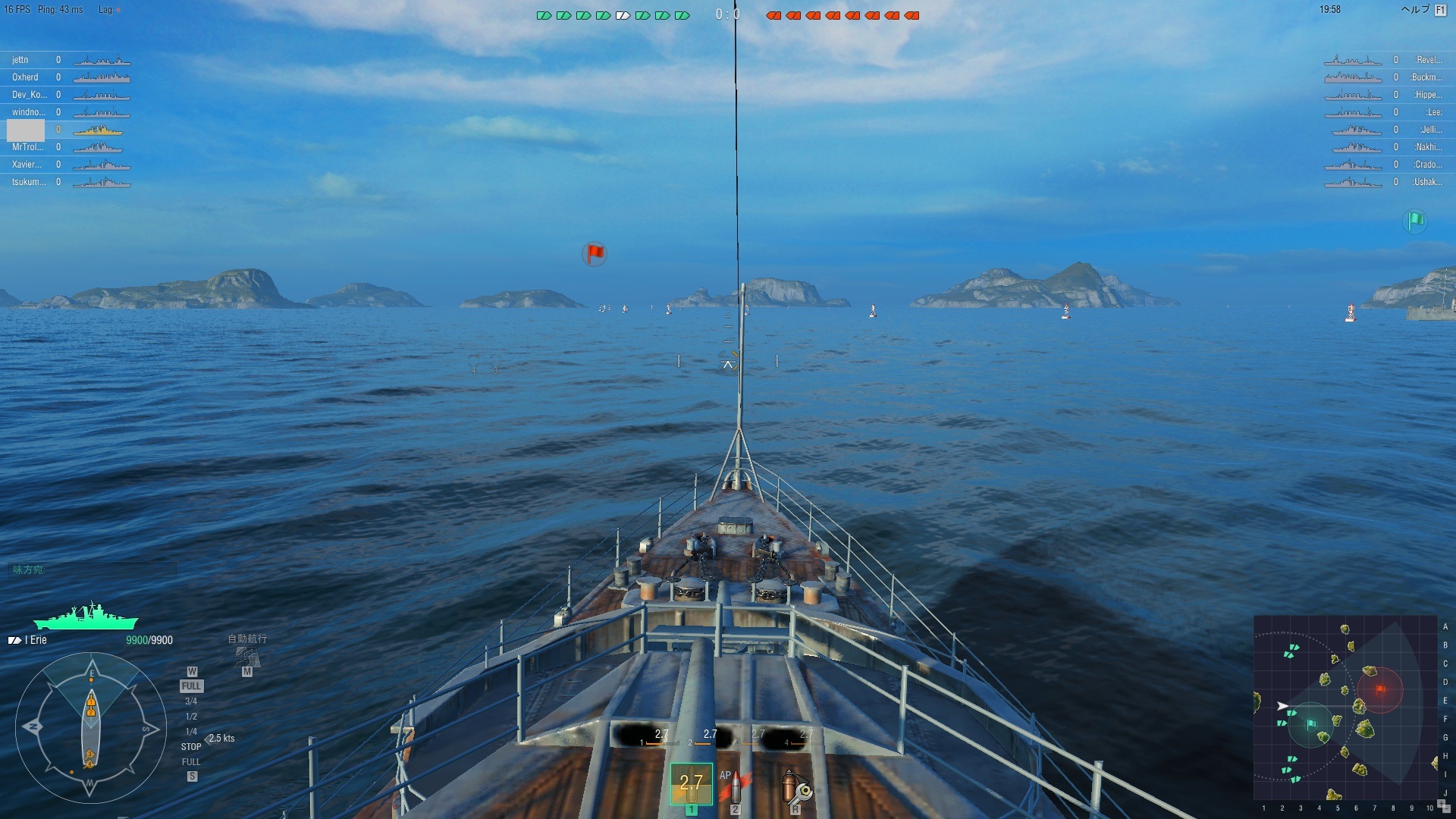Click the minimap
The width and height of the screenshot is (1456, 819).
click(x=1345, y=708)
